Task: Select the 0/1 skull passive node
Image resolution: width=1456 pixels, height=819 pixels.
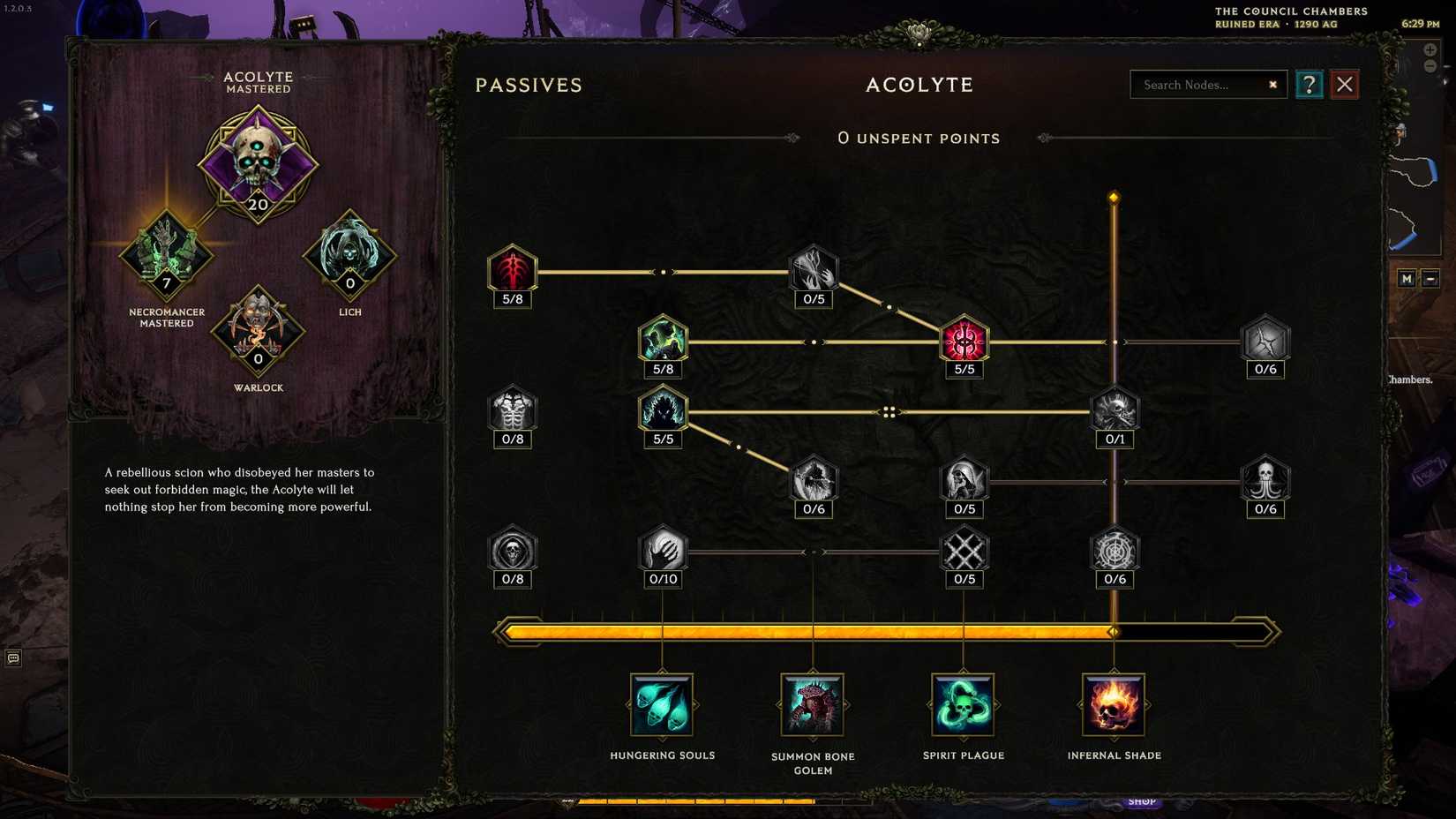Action: 1115,411
